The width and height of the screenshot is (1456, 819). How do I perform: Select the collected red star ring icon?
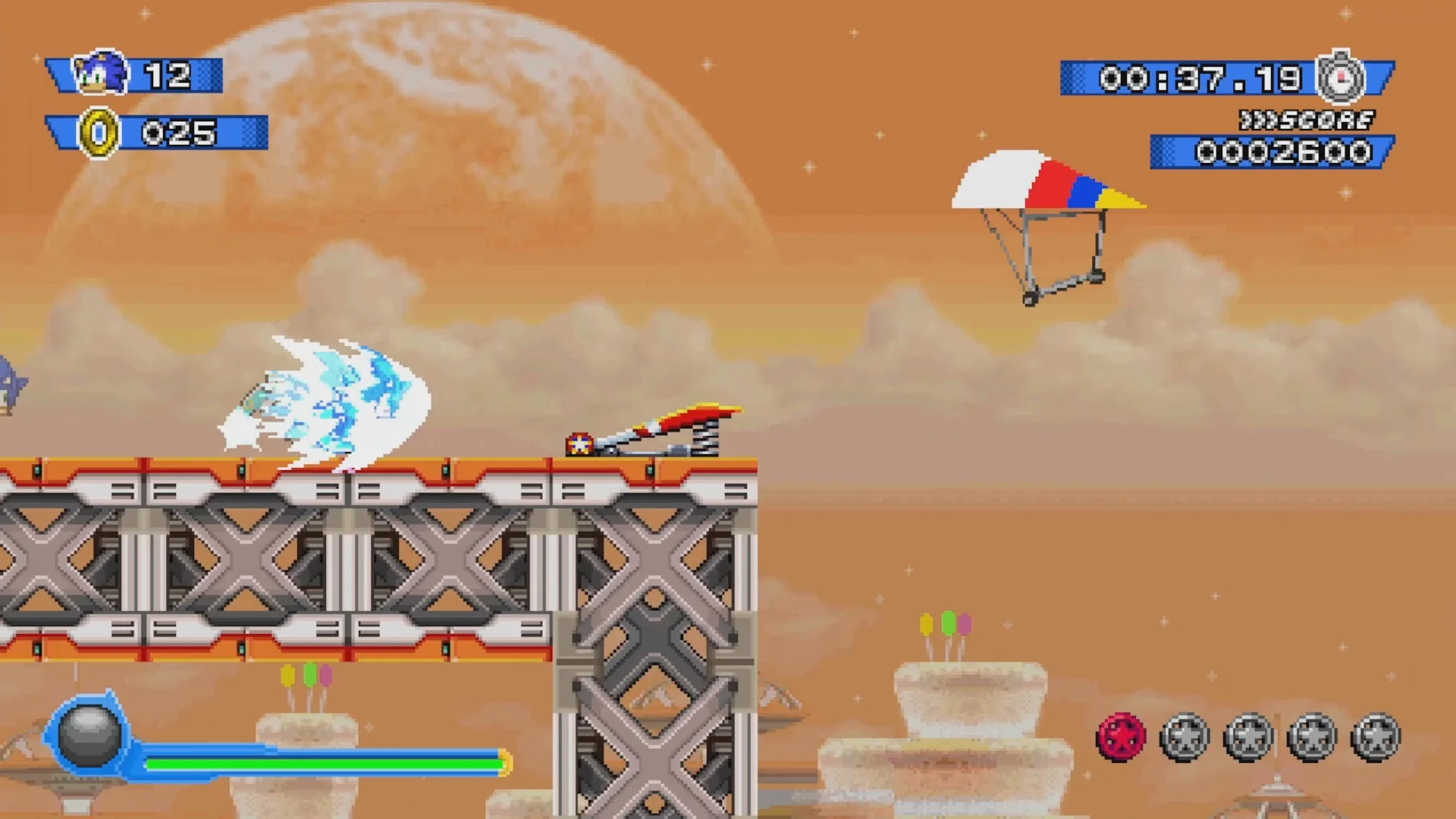click(1121, 736)
